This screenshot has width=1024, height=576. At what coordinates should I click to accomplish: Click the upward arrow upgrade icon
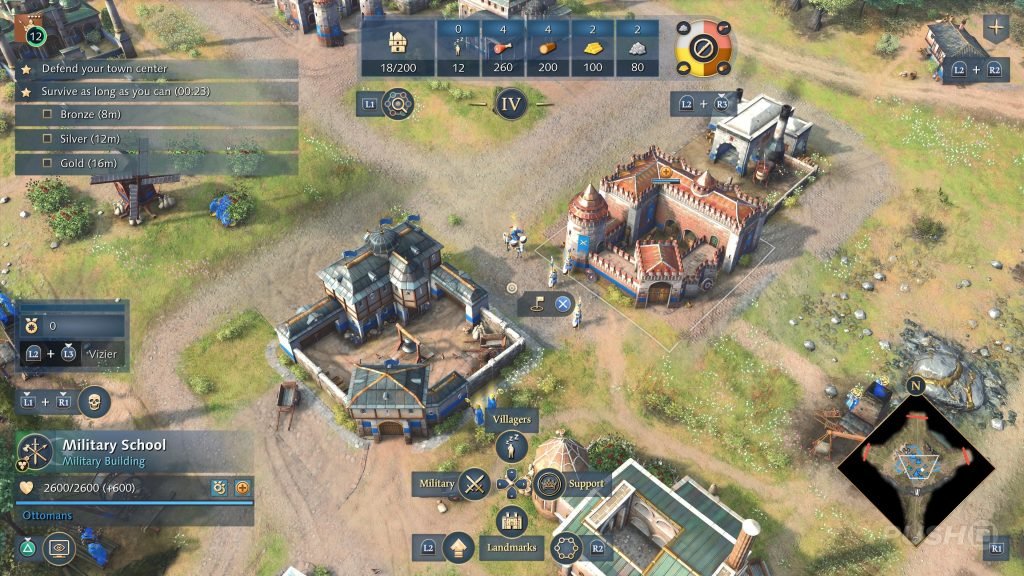[x=458, y=548]
